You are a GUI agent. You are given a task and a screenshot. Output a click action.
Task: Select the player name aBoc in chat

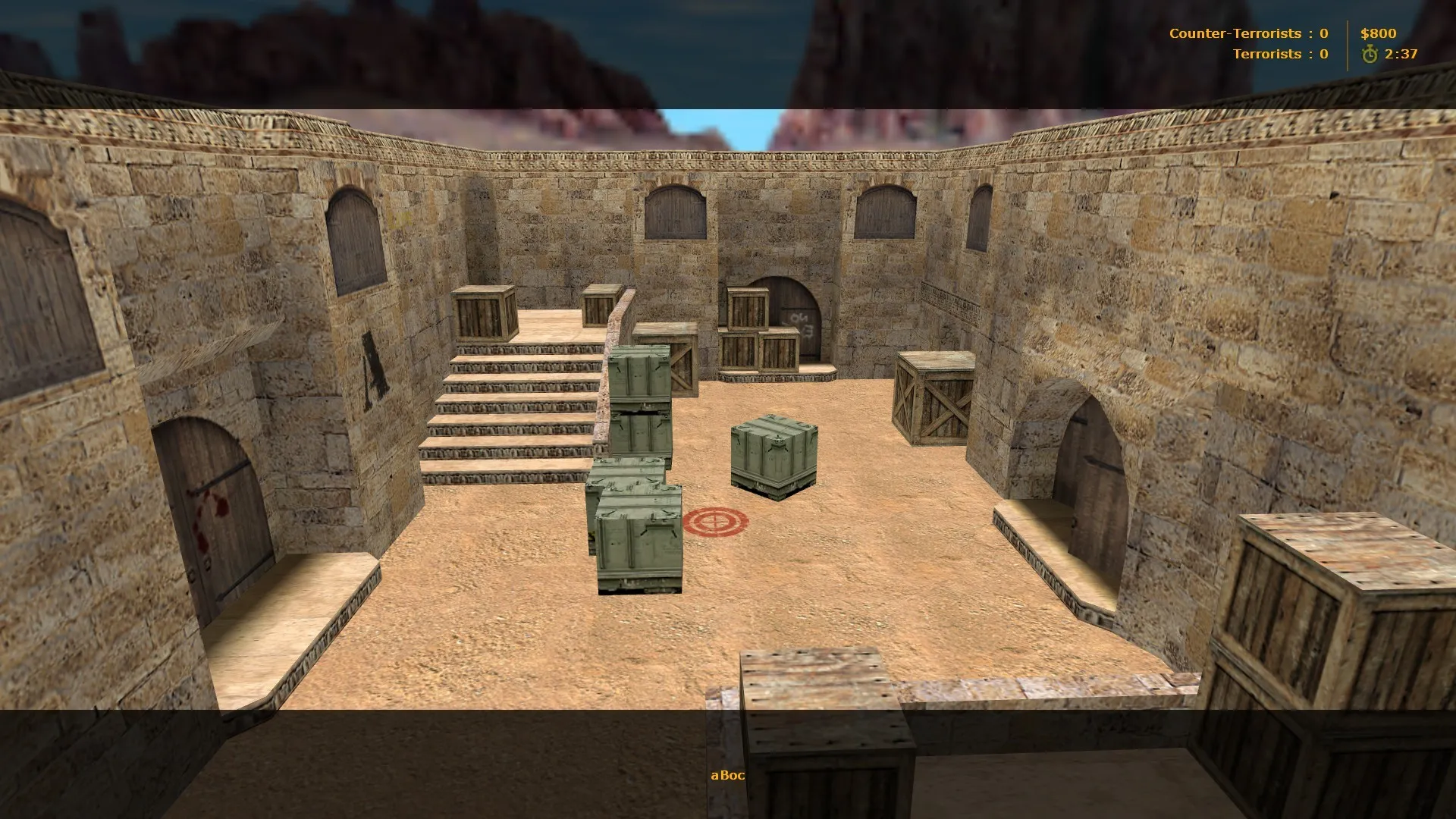pyautogui.click(x=727, y=776)
